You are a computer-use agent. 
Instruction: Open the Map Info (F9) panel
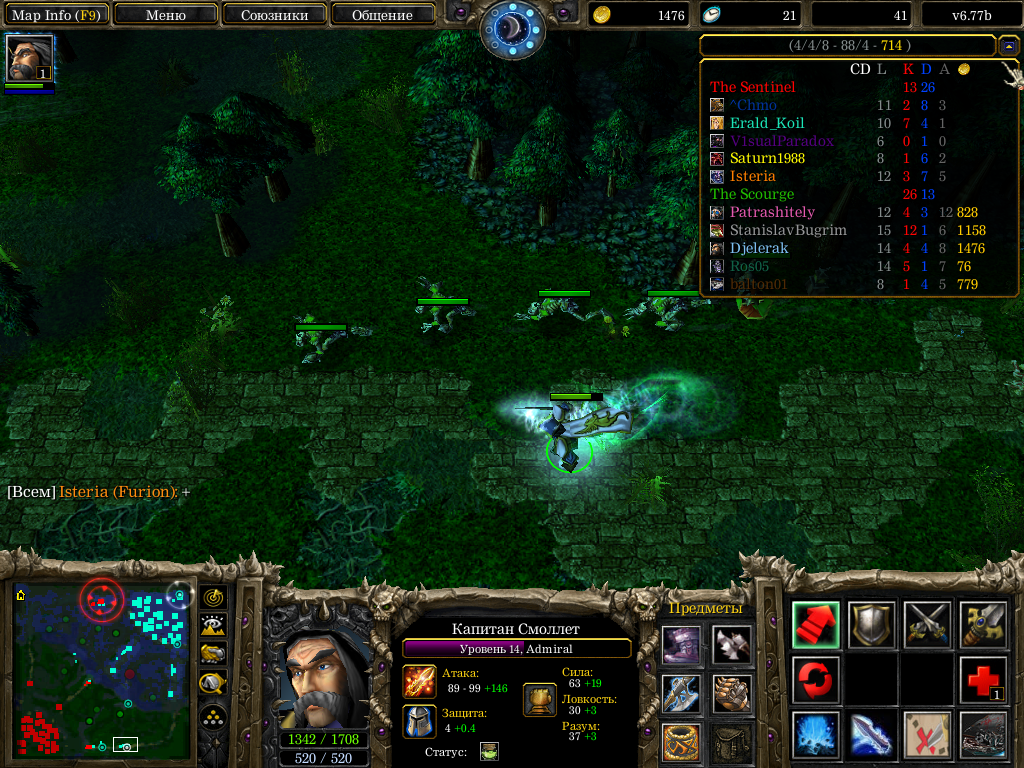55,15
